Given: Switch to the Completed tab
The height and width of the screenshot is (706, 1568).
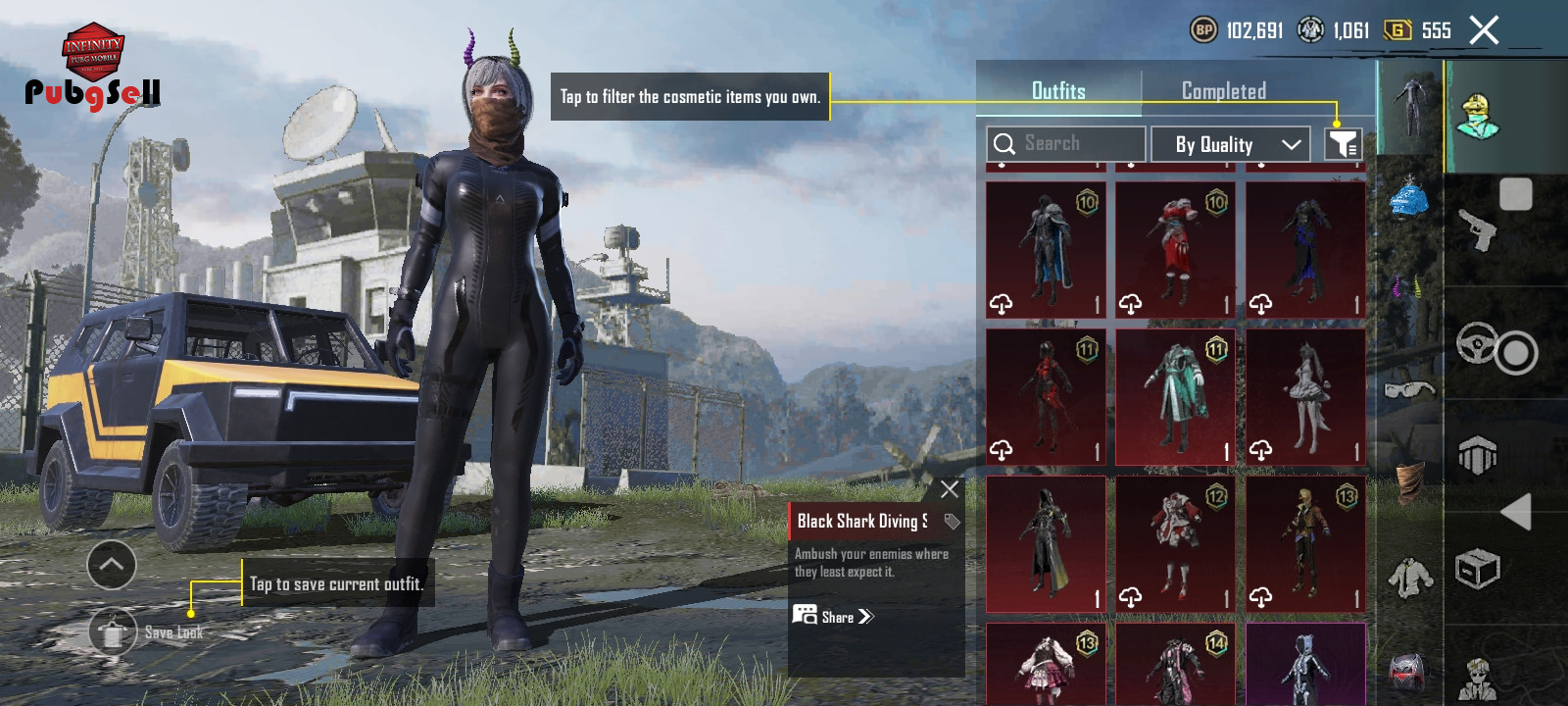Looking at the screenshot, I should [x=1223, y=91].
